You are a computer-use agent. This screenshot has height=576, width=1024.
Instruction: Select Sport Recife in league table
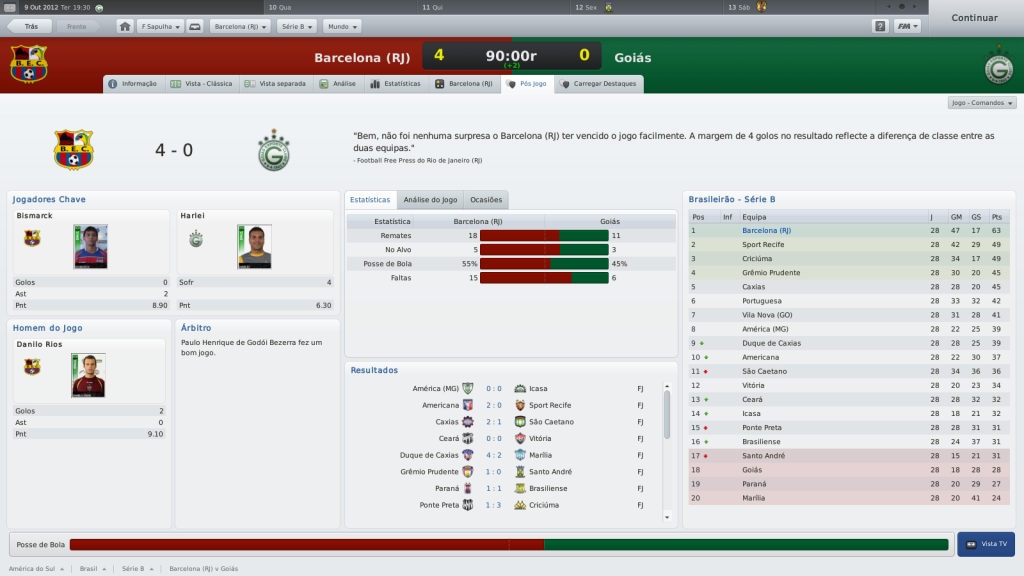[763, 244]
